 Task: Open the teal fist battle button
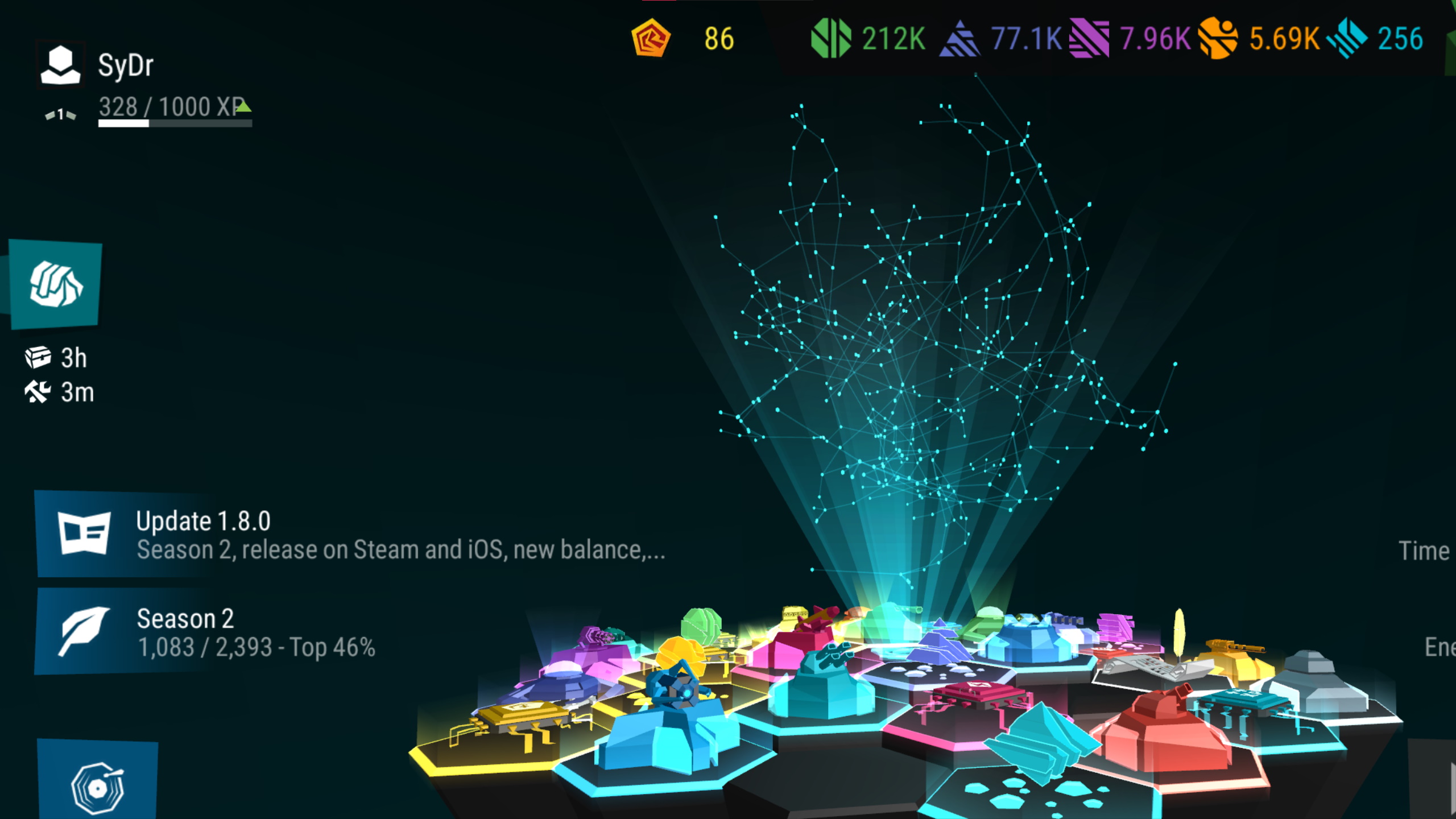56,284
